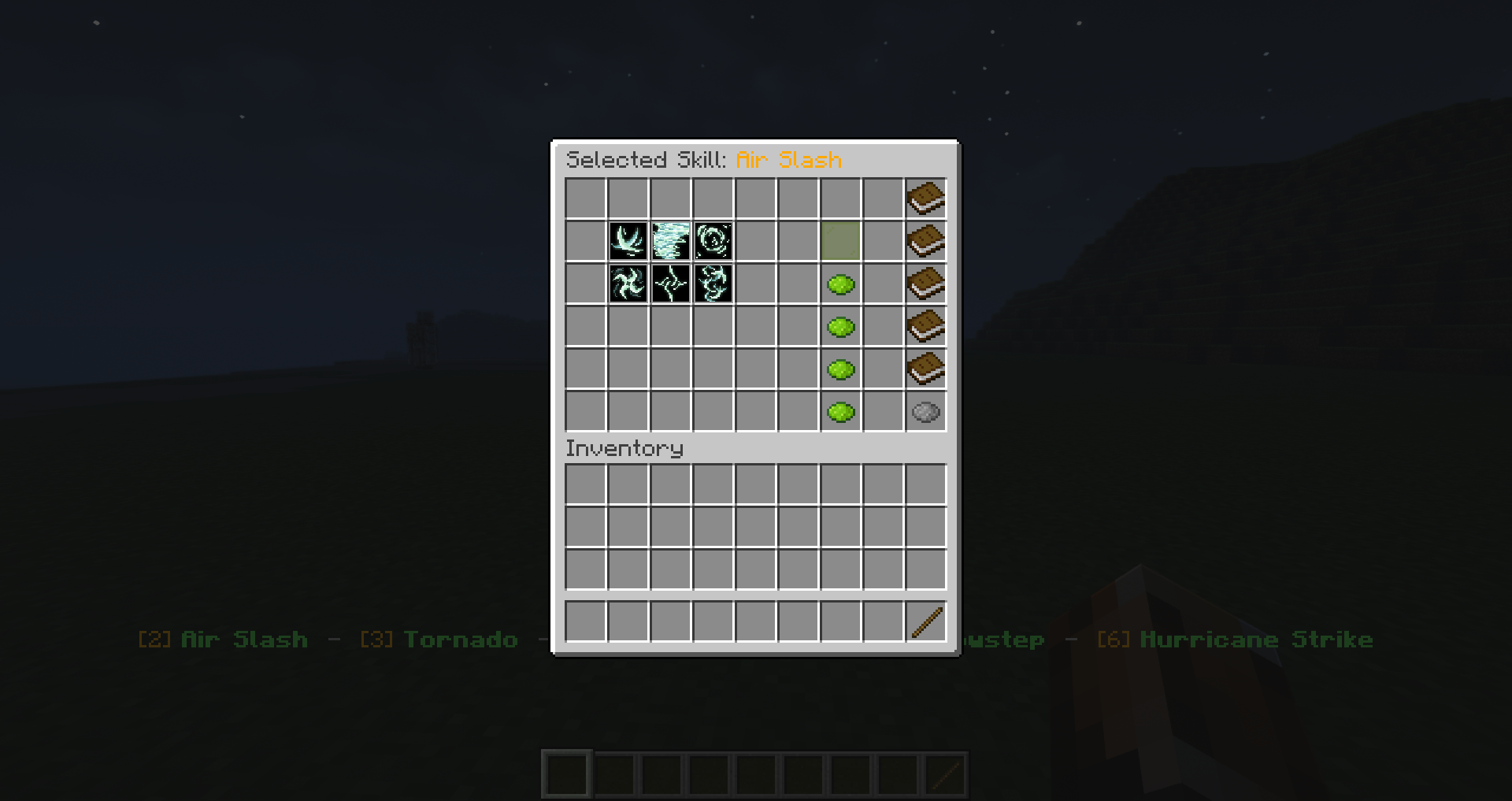
Task: Select the Tornado skill icon
Action: pyautogui.click(x=670, y=242)
